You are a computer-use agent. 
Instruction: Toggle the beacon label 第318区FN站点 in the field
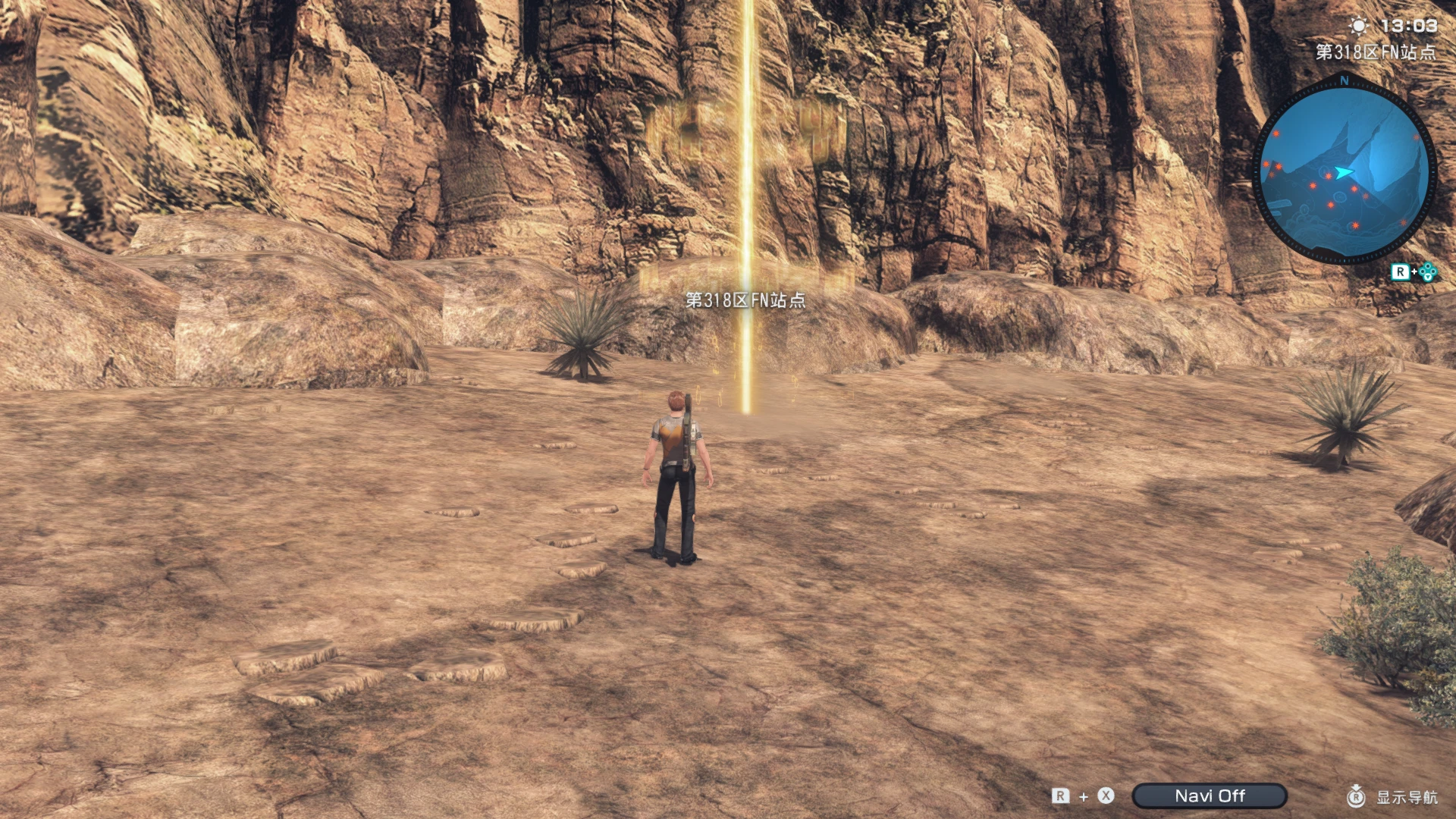pos(744,300)
